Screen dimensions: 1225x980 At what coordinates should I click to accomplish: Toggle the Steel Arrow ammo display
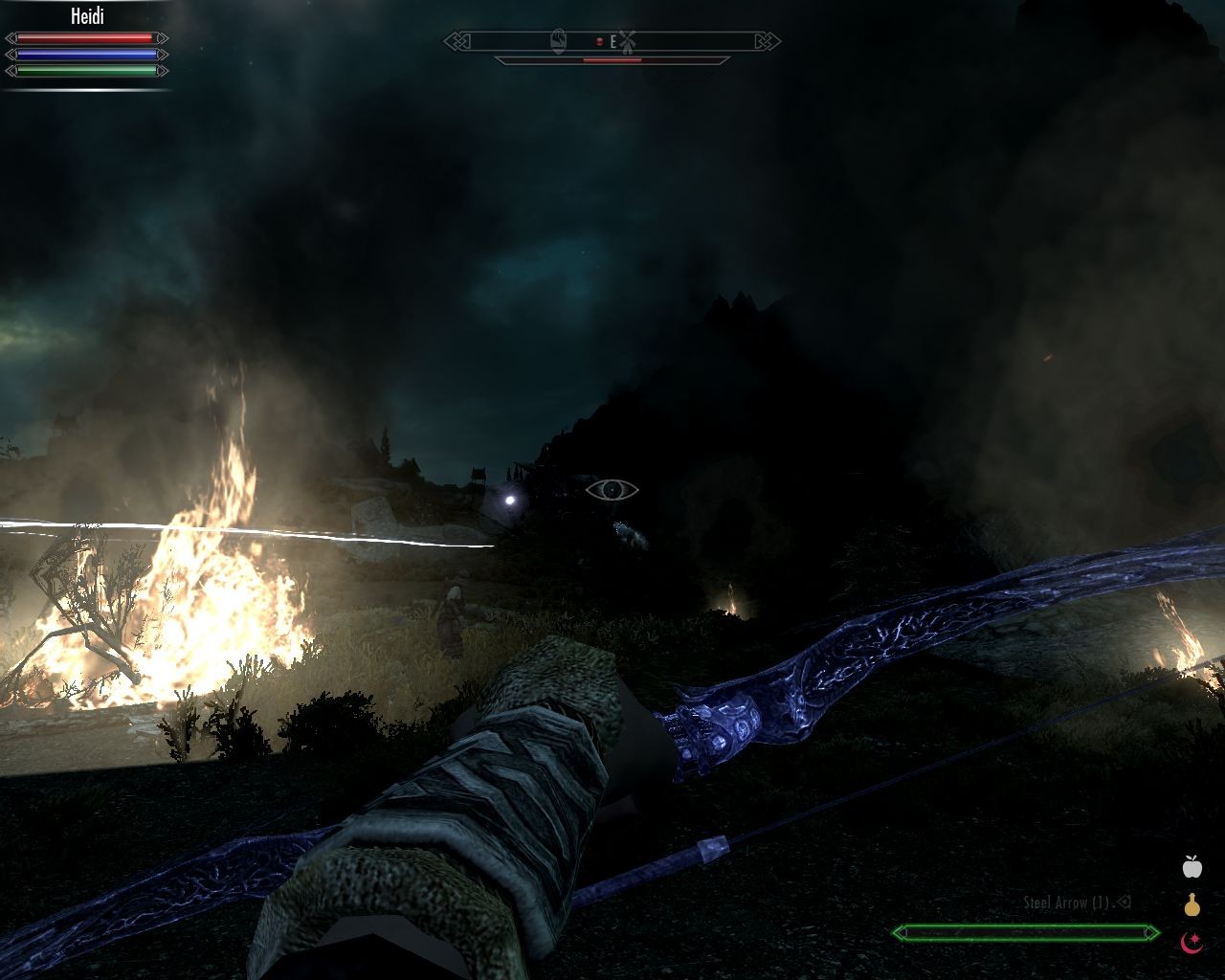1065,901
